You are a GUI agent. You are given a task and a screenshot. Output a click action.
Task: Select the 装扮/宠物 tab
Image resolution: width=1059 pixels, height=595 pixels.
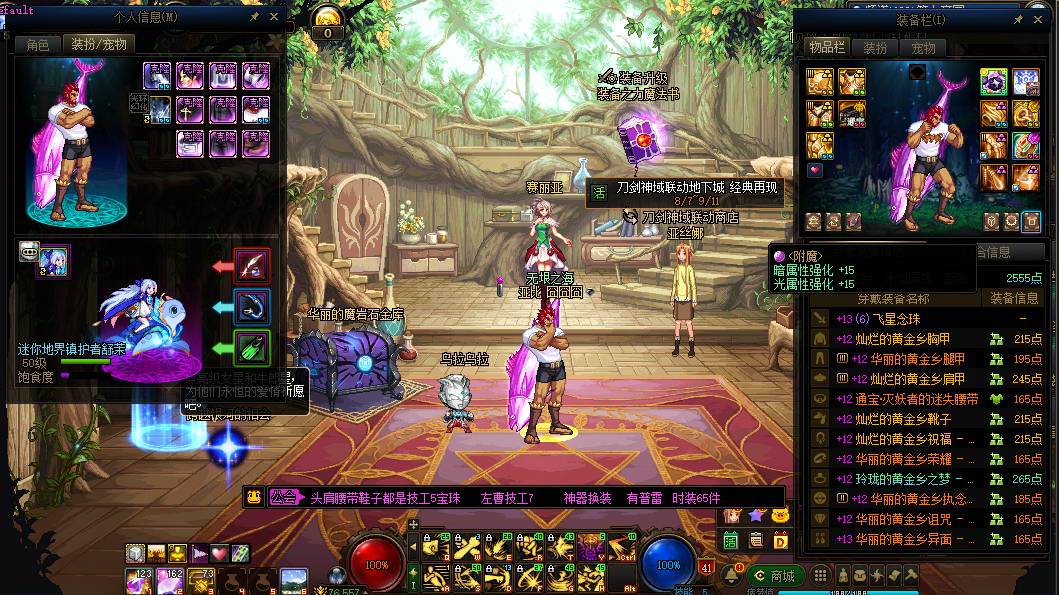[97, 45]
